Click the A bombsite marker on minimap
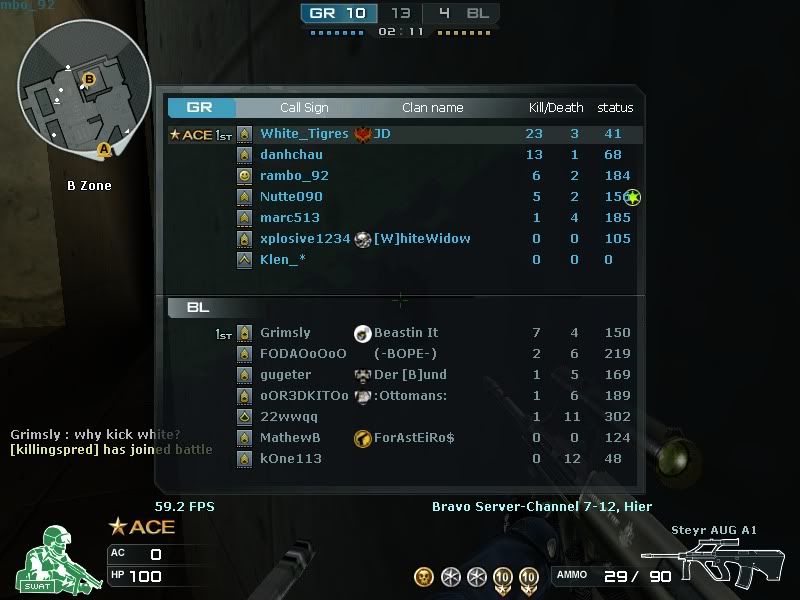Screen dimensions: 800x600 (103, 150)
